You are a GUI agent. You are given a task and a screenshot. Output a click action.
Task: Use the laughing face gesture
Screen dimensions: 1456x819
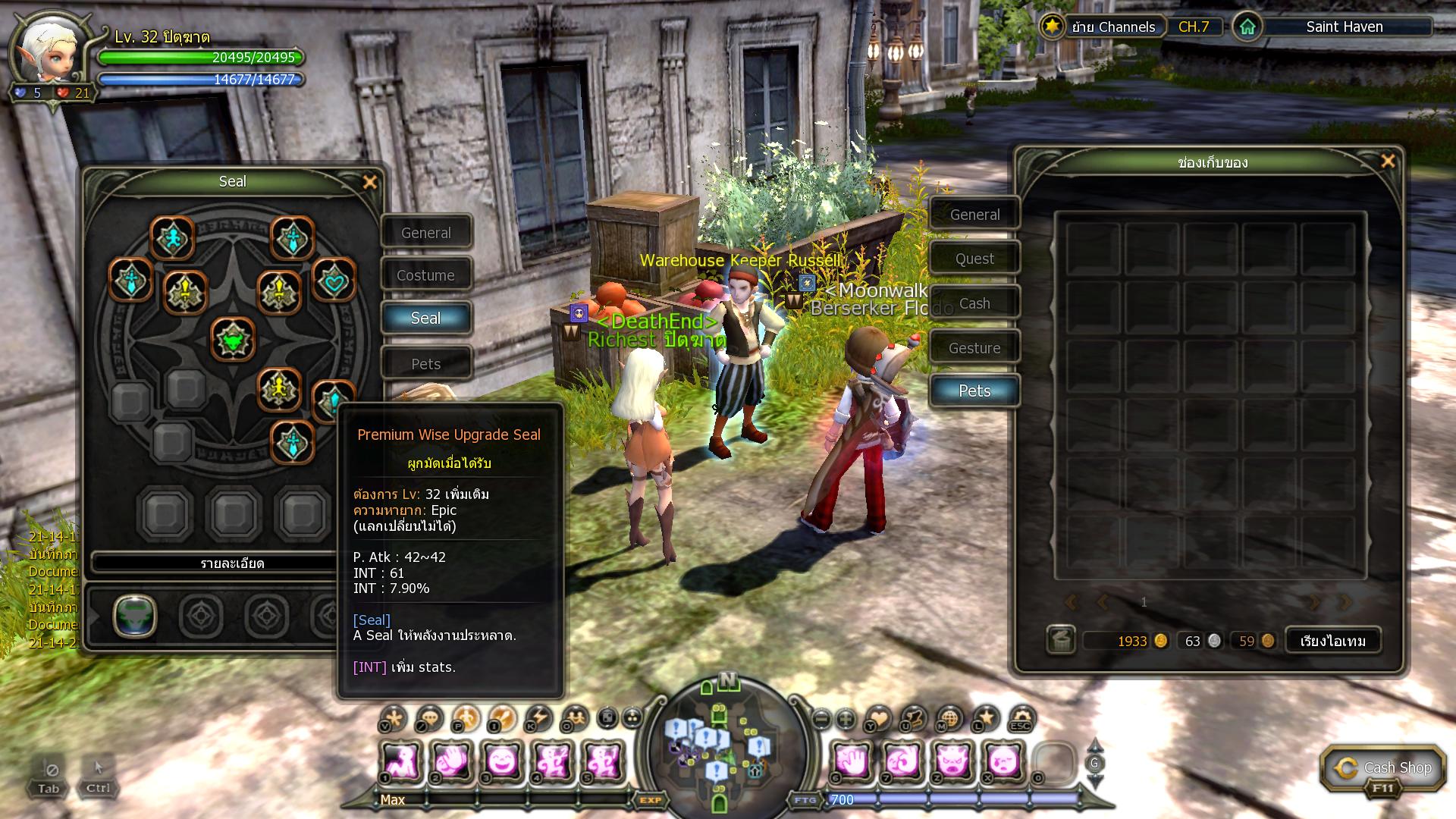point(501,761)
